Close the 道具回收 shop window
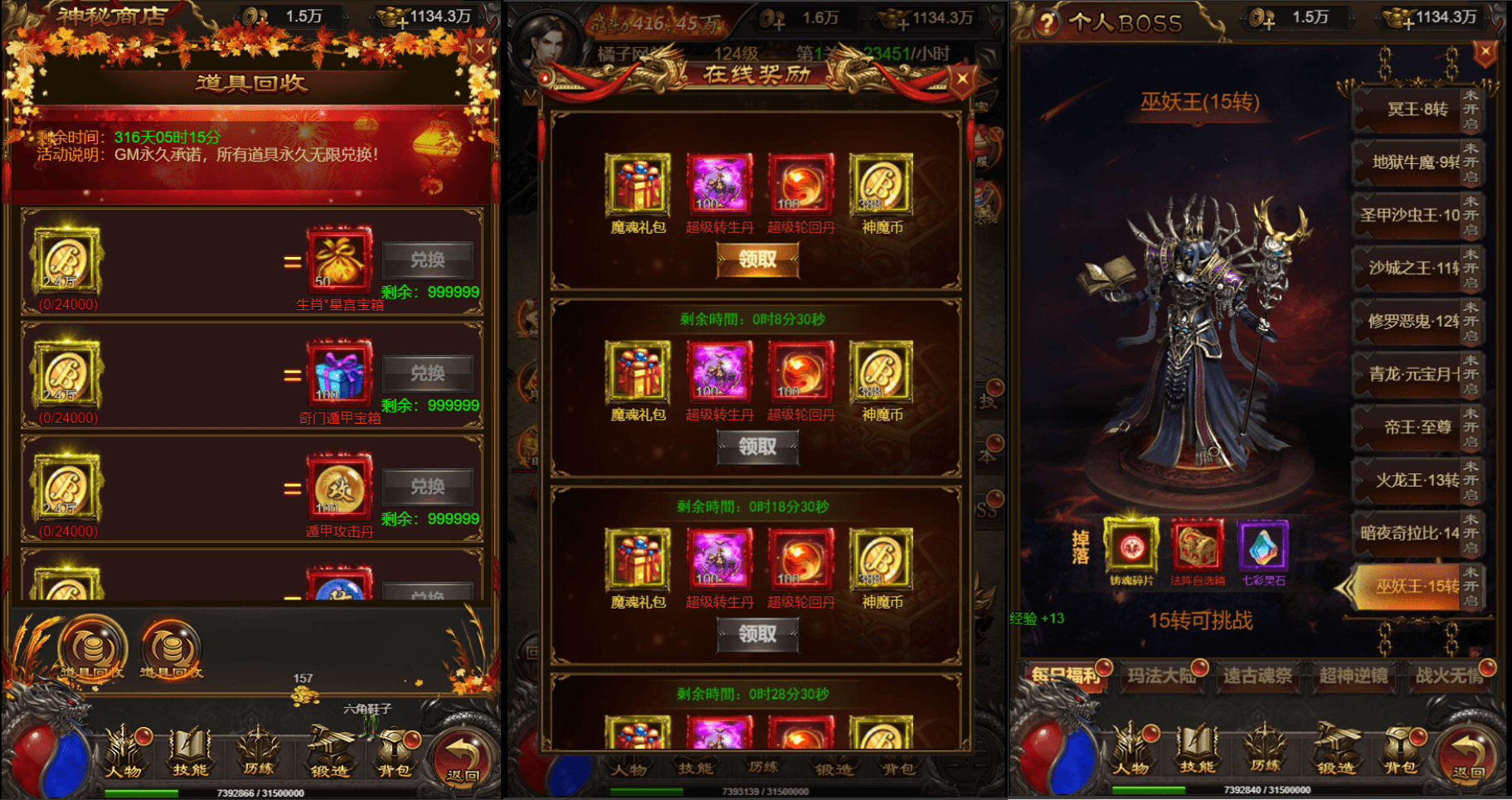 point(479,48)
